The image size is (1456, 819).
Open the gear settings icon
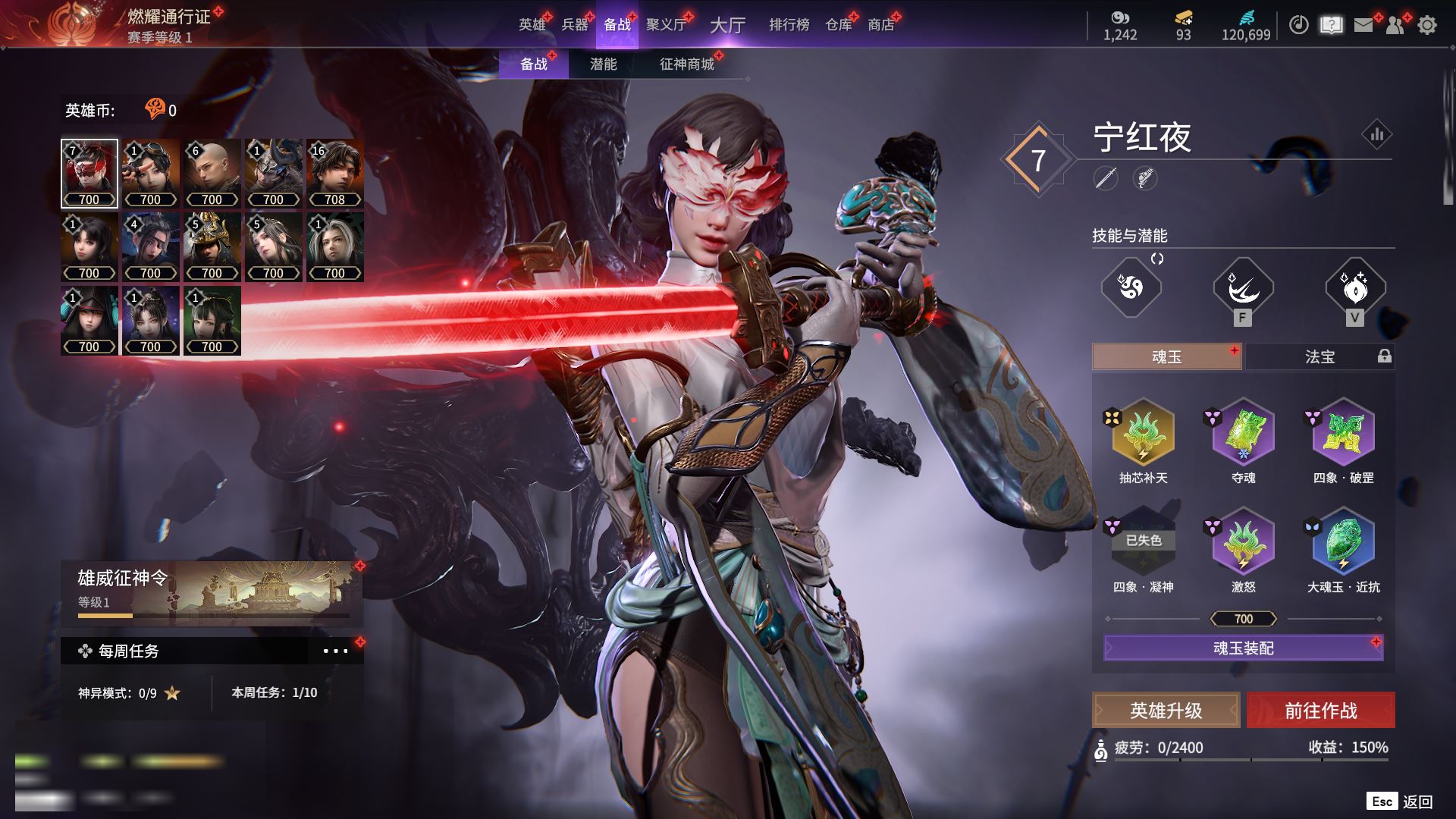pos(1427,25)
